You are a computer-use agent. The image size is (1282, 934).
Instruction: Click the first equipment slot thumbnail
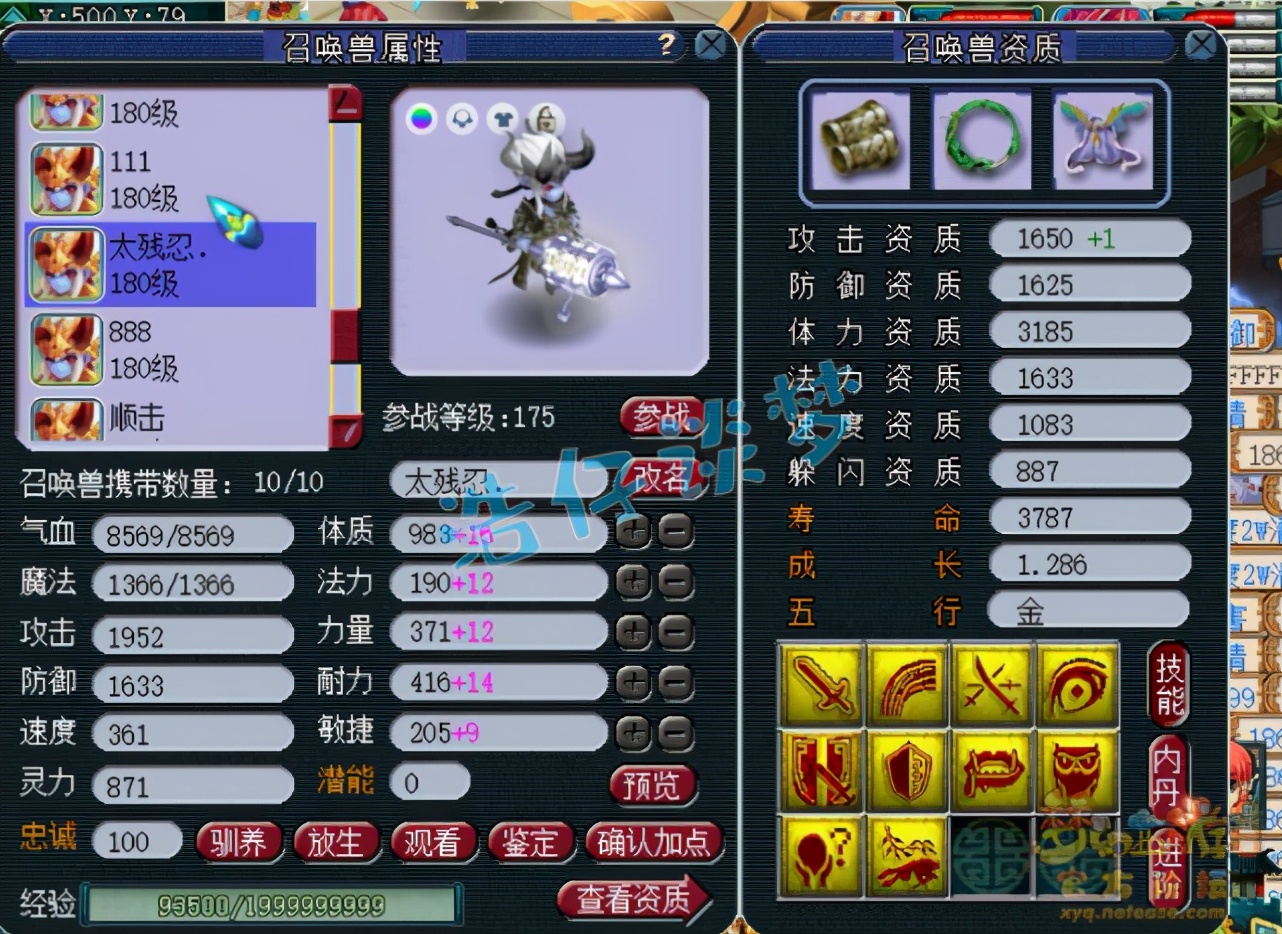click(x=859, y=140)
